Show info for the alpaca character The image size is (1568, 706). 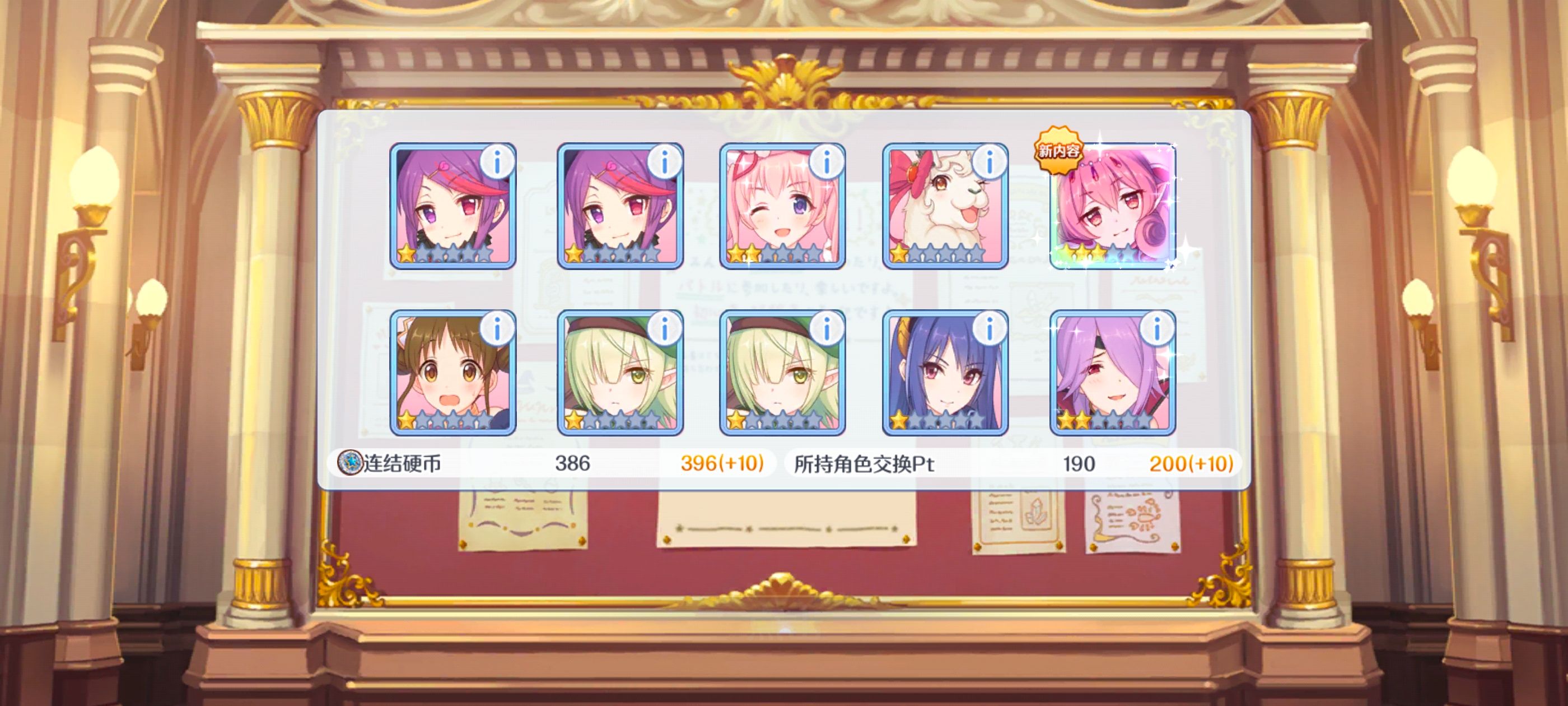[989, 162]
